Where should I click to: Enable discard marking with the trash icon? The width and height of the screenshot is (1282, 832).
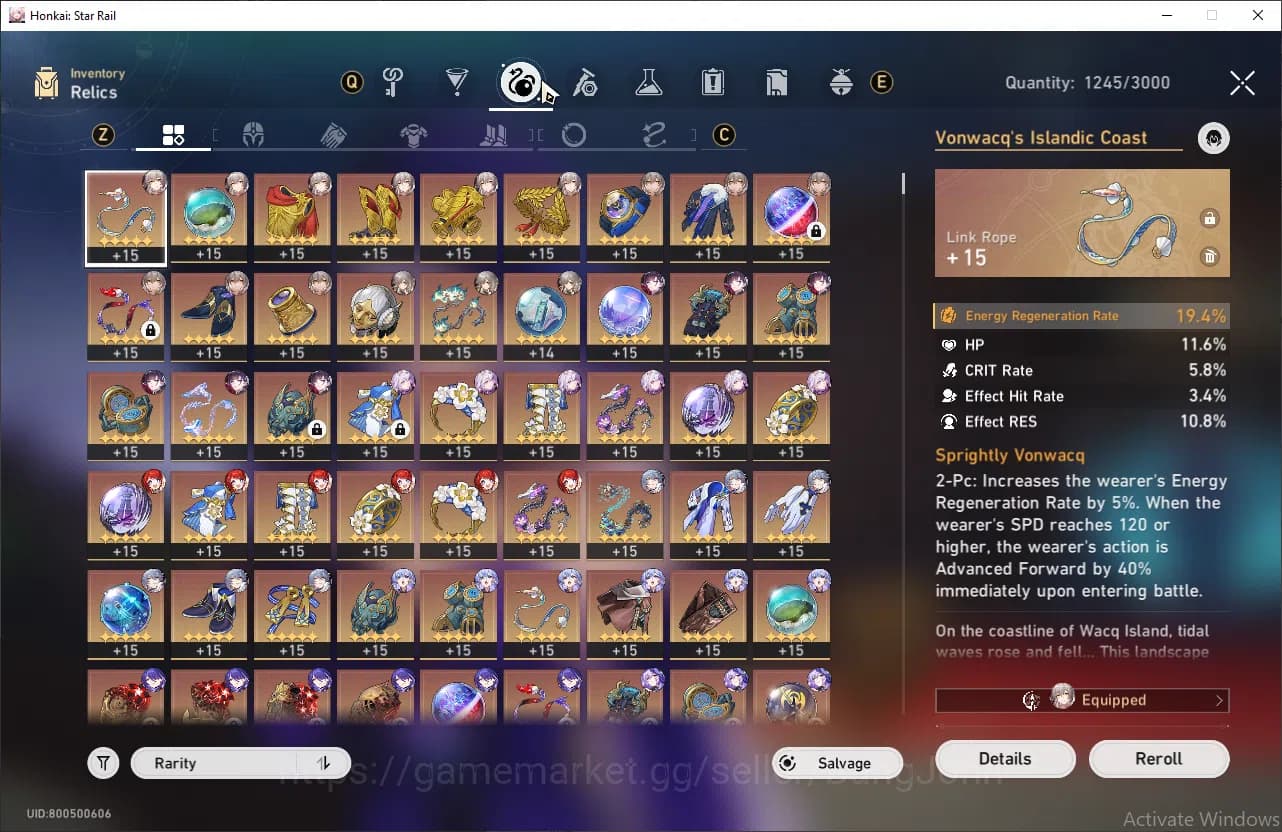[1210, 257]
